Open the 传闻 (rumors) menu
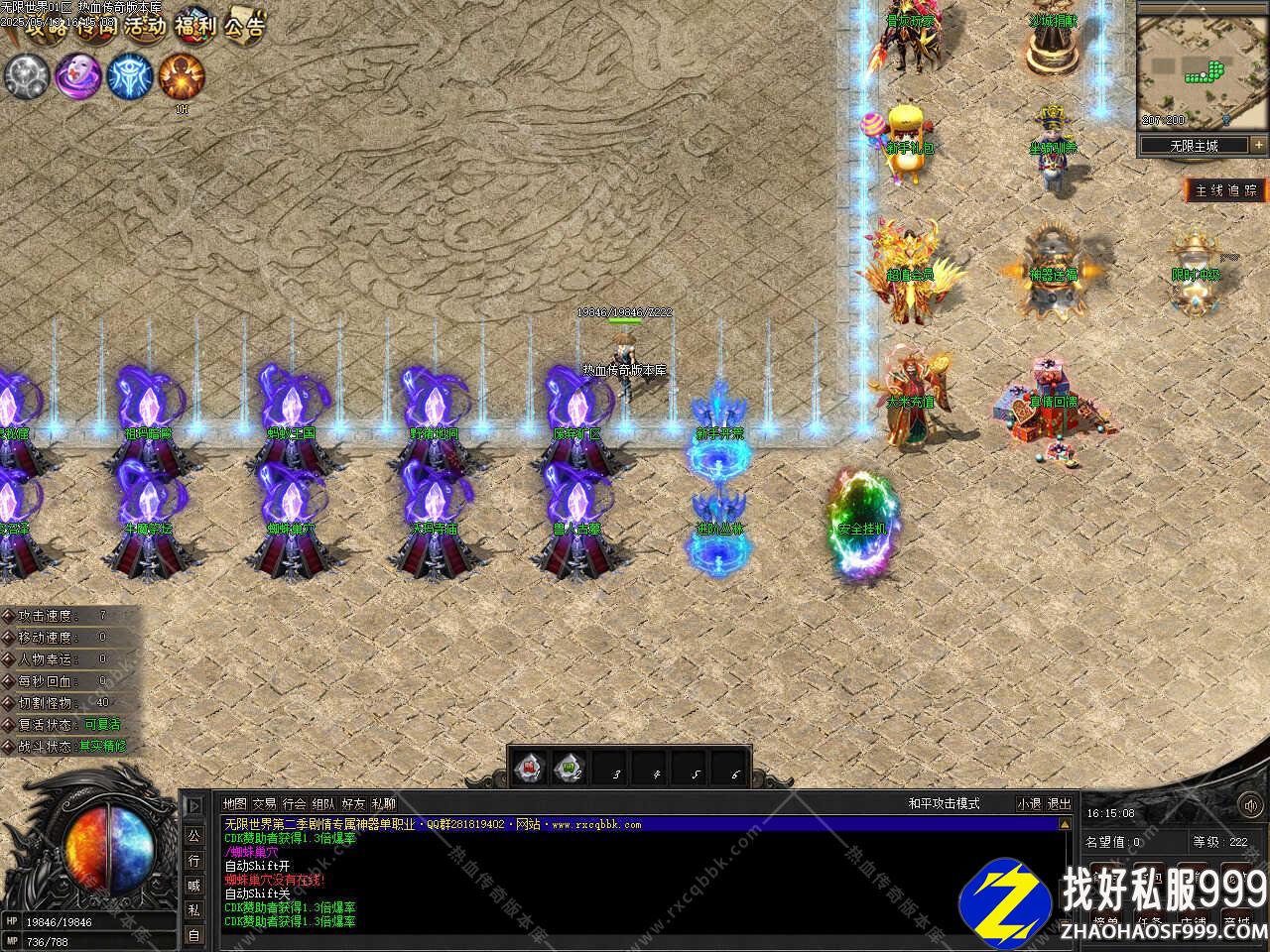The image size is (1270, 952). click(97, 27)
